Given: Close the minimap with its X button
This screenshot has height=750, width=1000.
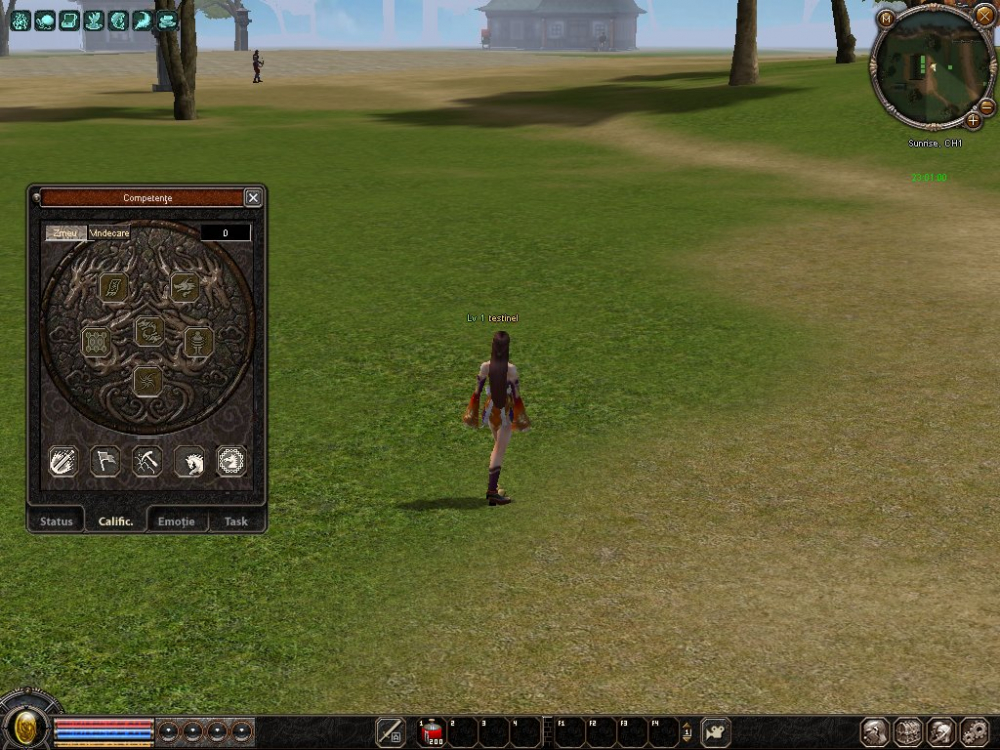Looking at the screenshot, I should click(985, 15).
